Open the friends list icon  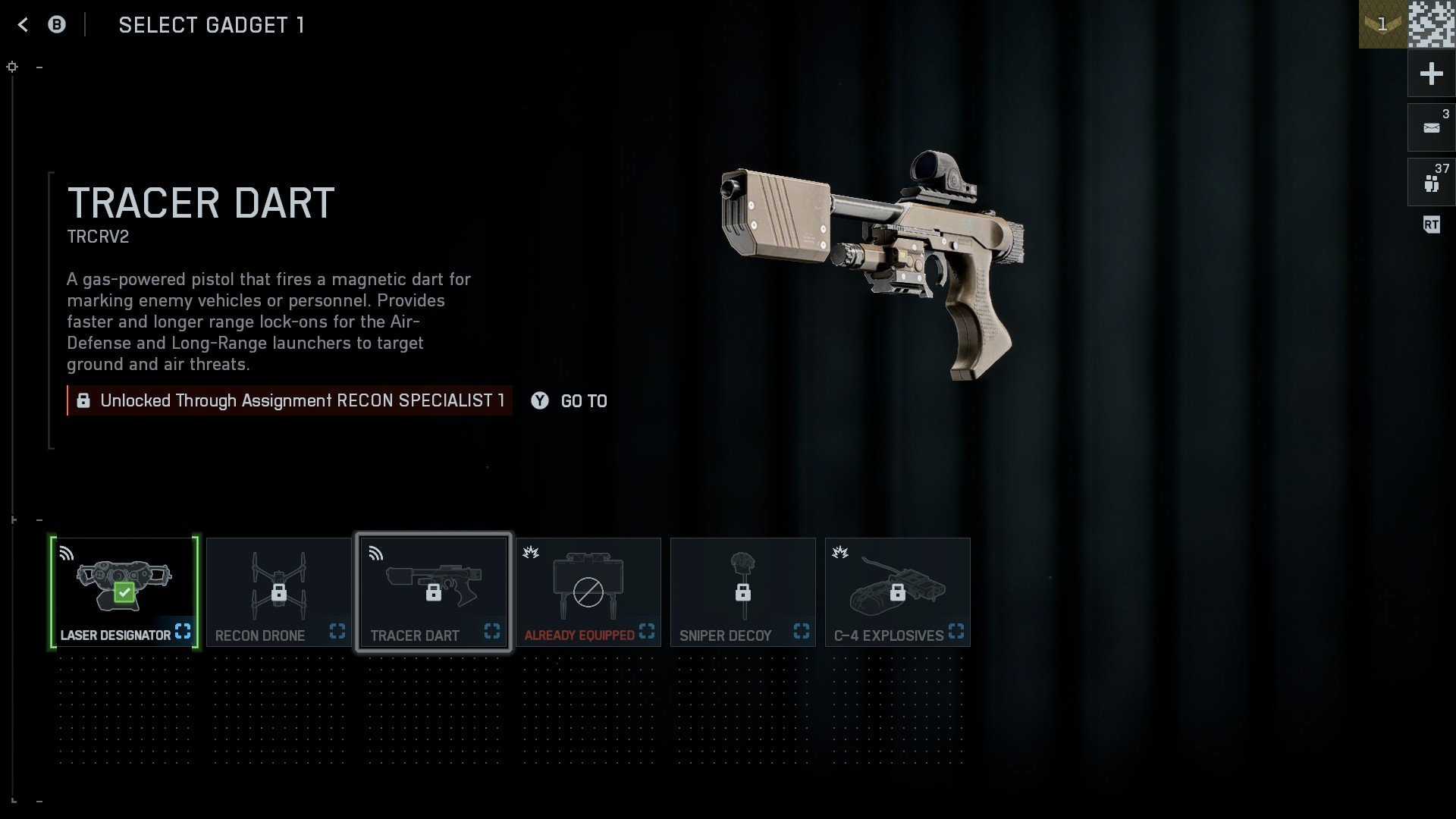(x=1430, y=180)
